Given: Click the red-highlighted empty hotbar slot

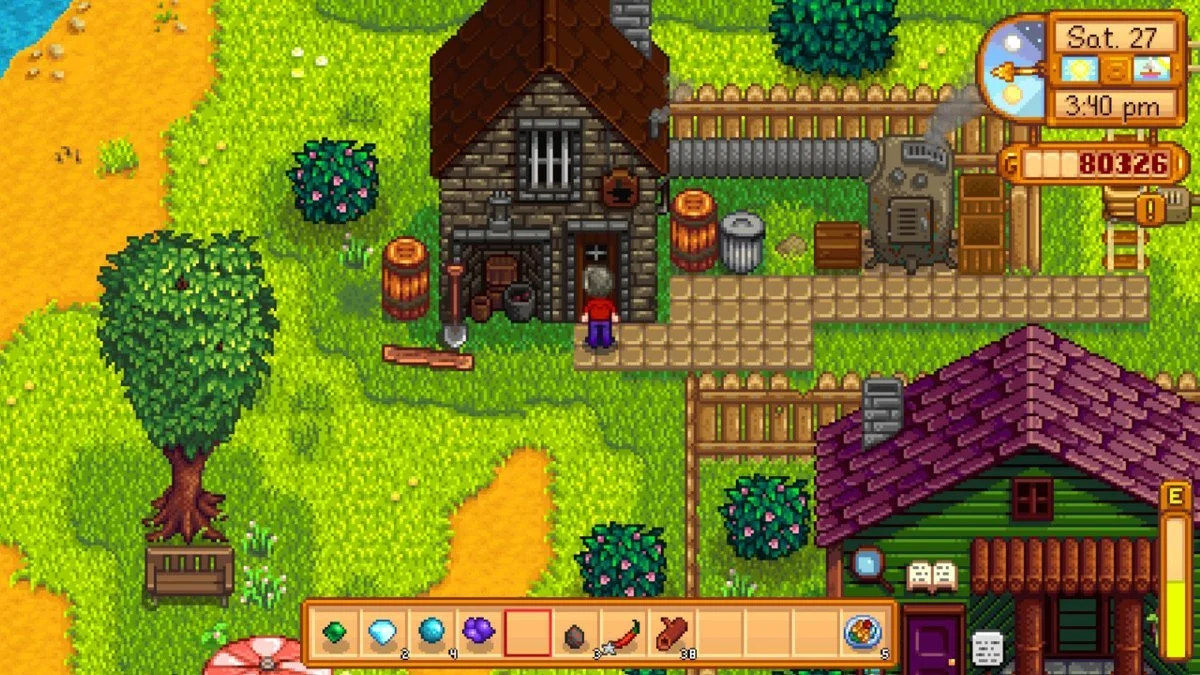Looking at the screenshot, I should (x=527, y=633).
